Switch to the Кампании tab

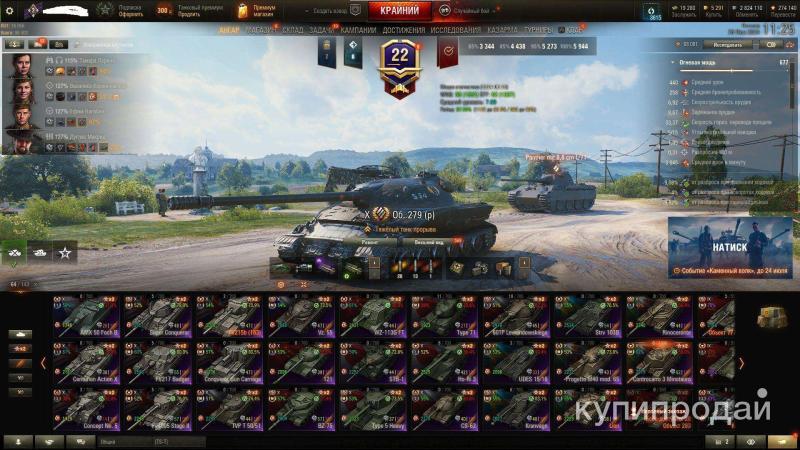[x=358, y=31]
